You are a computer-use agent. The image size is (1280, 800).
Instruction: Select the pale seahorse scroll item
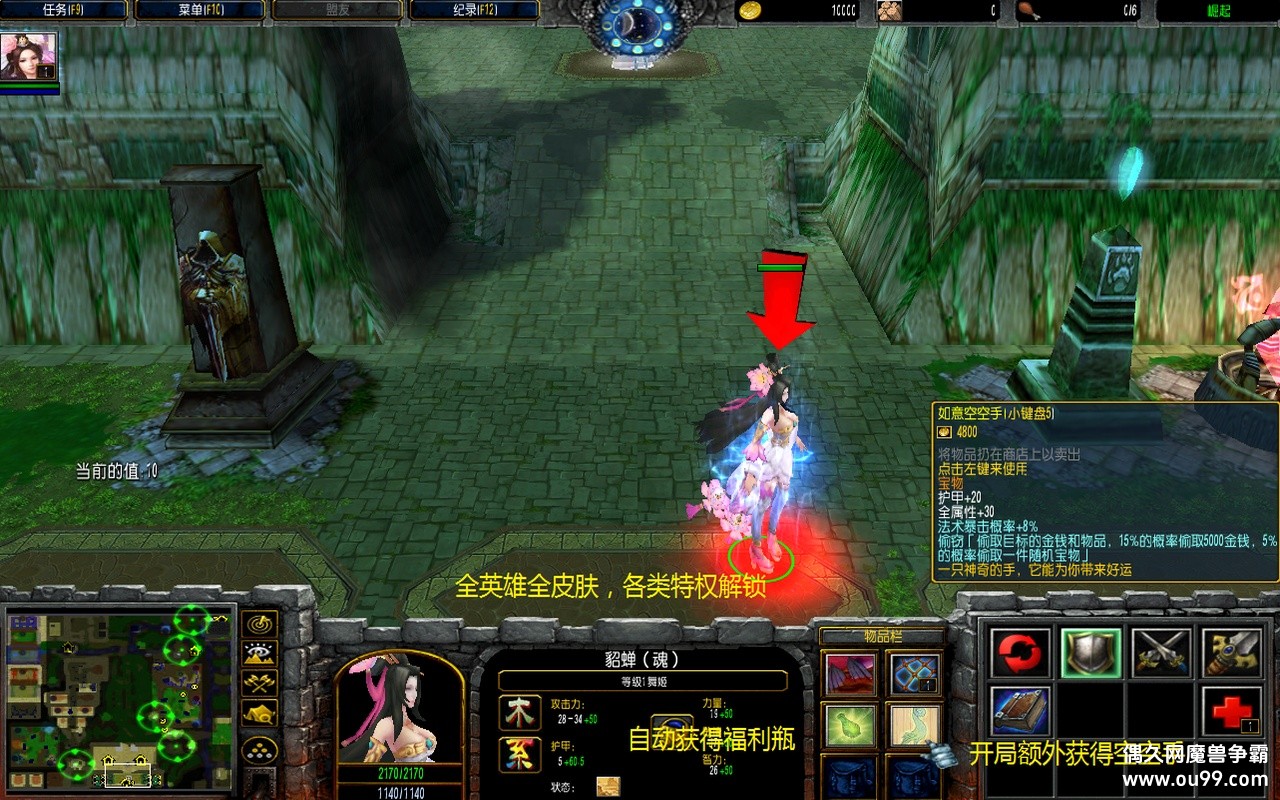(915, 725)
